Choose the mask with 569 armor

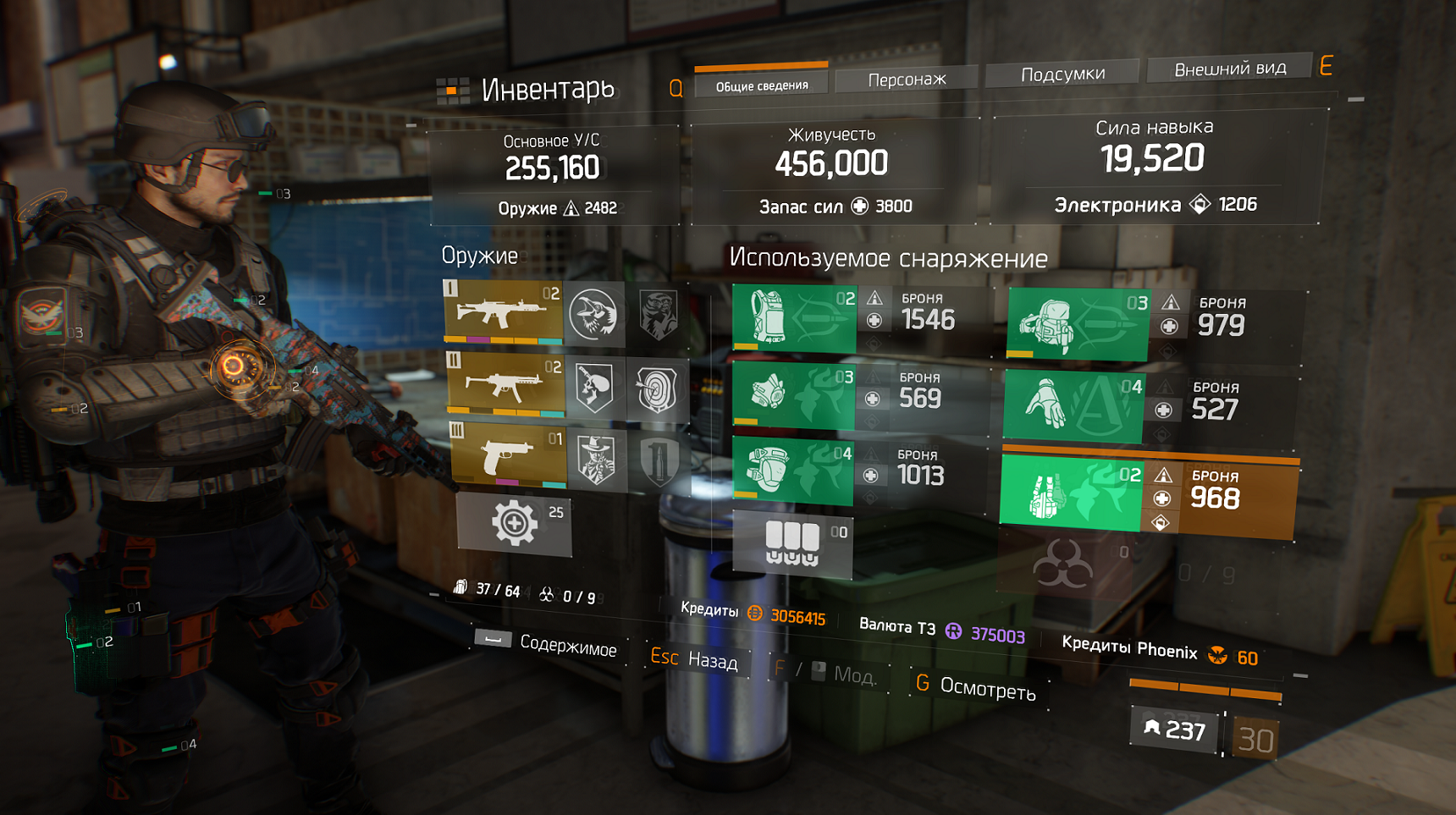[793, 394]
